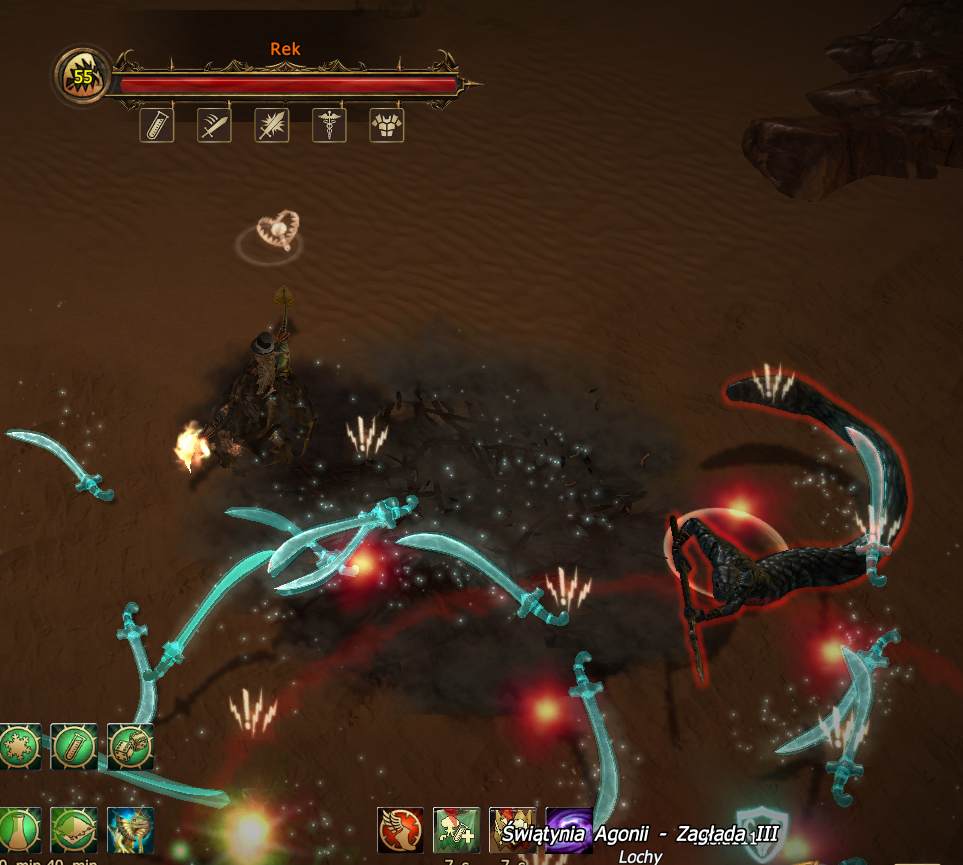Select the caduceus healing icon under Rek's bar

pos(329,125)
